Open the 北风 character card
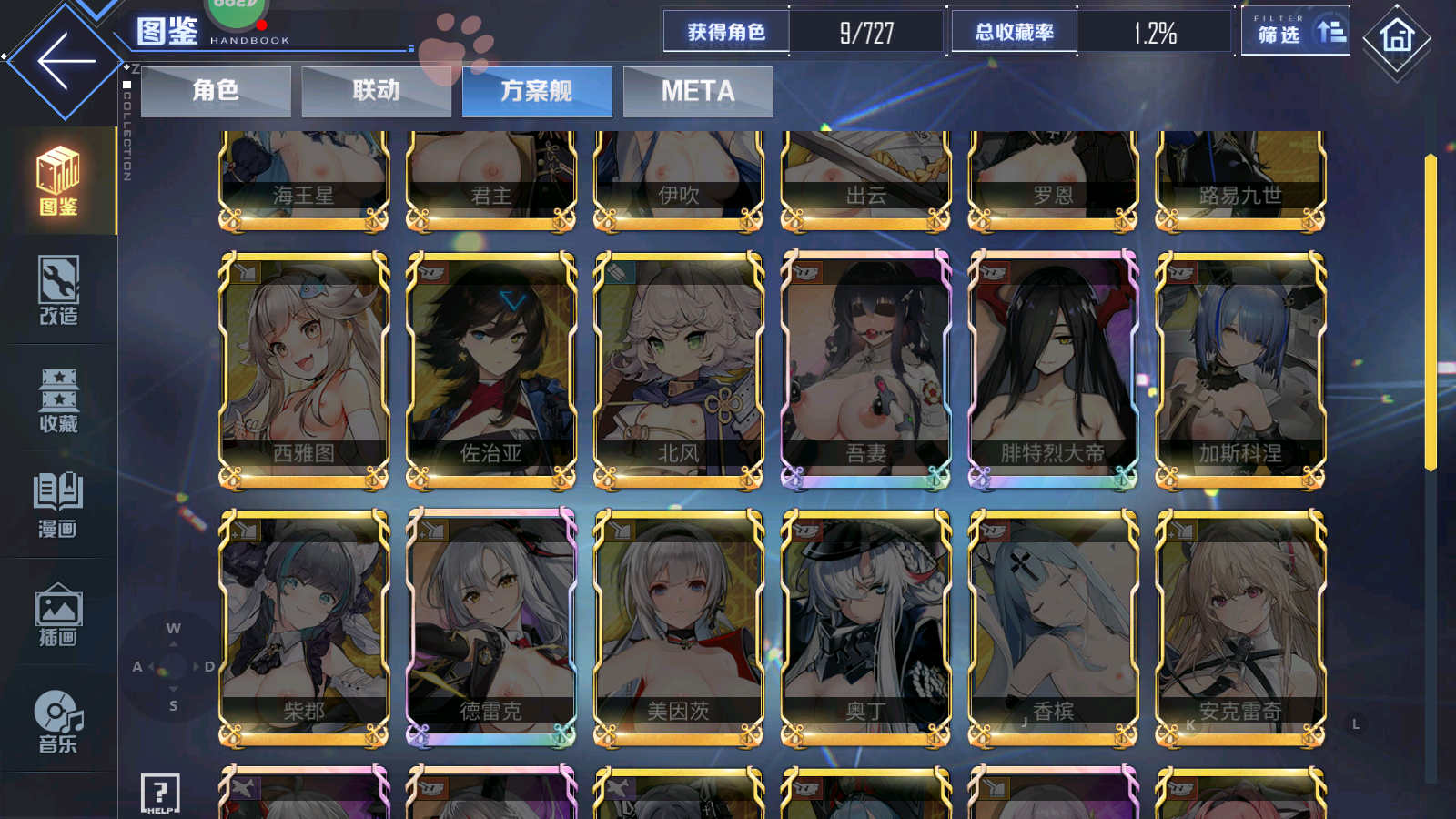Image resolution: width=1456 pixels, height=819 pixels. [679, 369]
